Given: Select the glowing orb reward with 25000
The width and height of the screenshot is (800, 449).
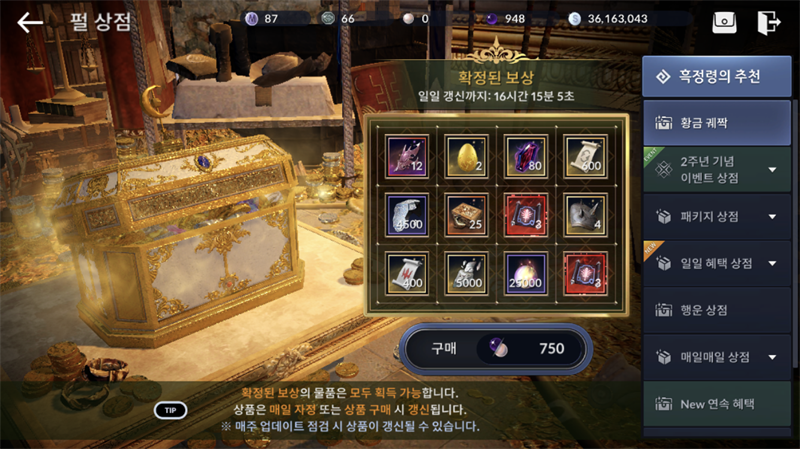Looking at the screenshot, I should click(x=526, y=272).
